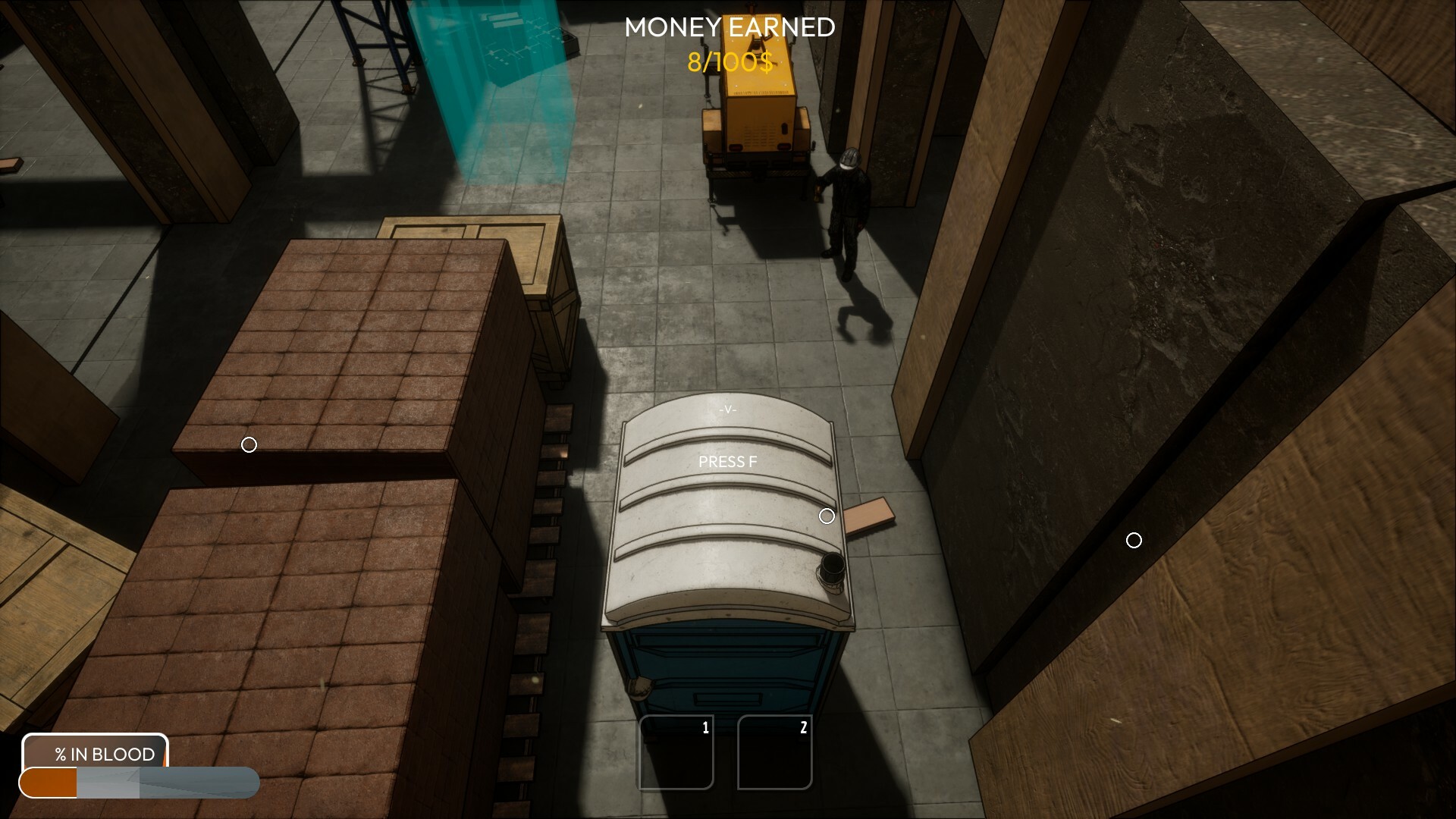Image resolution: width=1456 pixels, height=819 pixels.
Task: Click the MONEY EARNED header text
Action: click(729, 27)
